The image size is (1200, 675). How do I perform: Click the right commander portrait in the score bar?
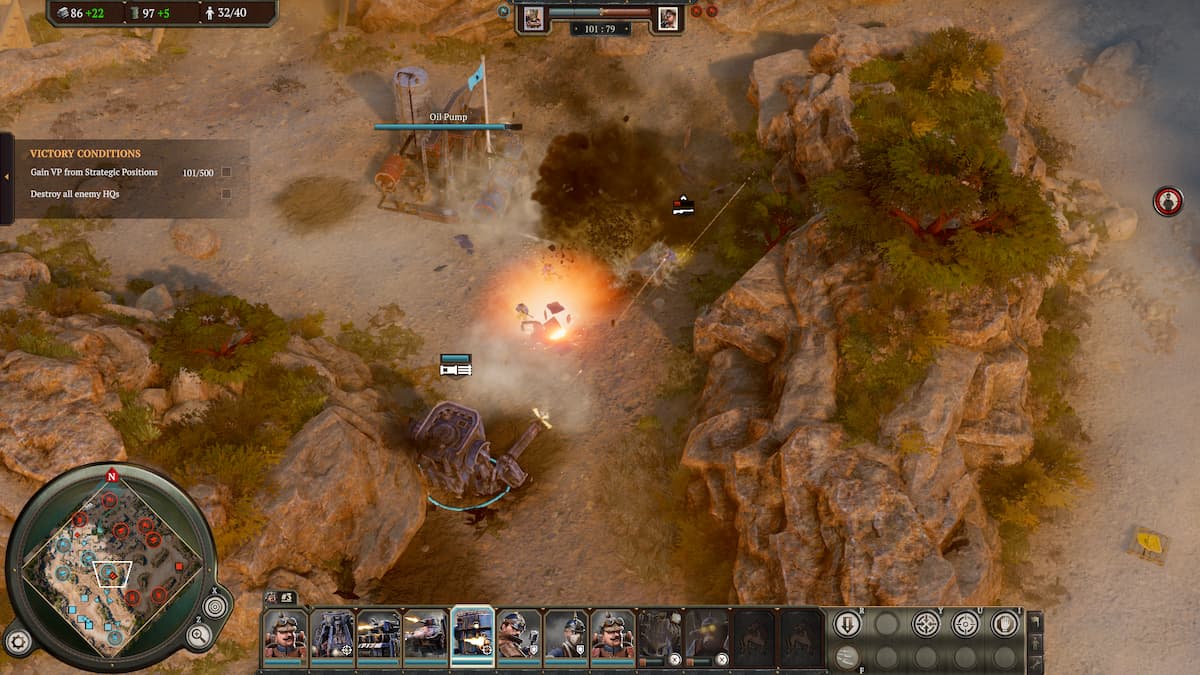(x=667, y=17)
